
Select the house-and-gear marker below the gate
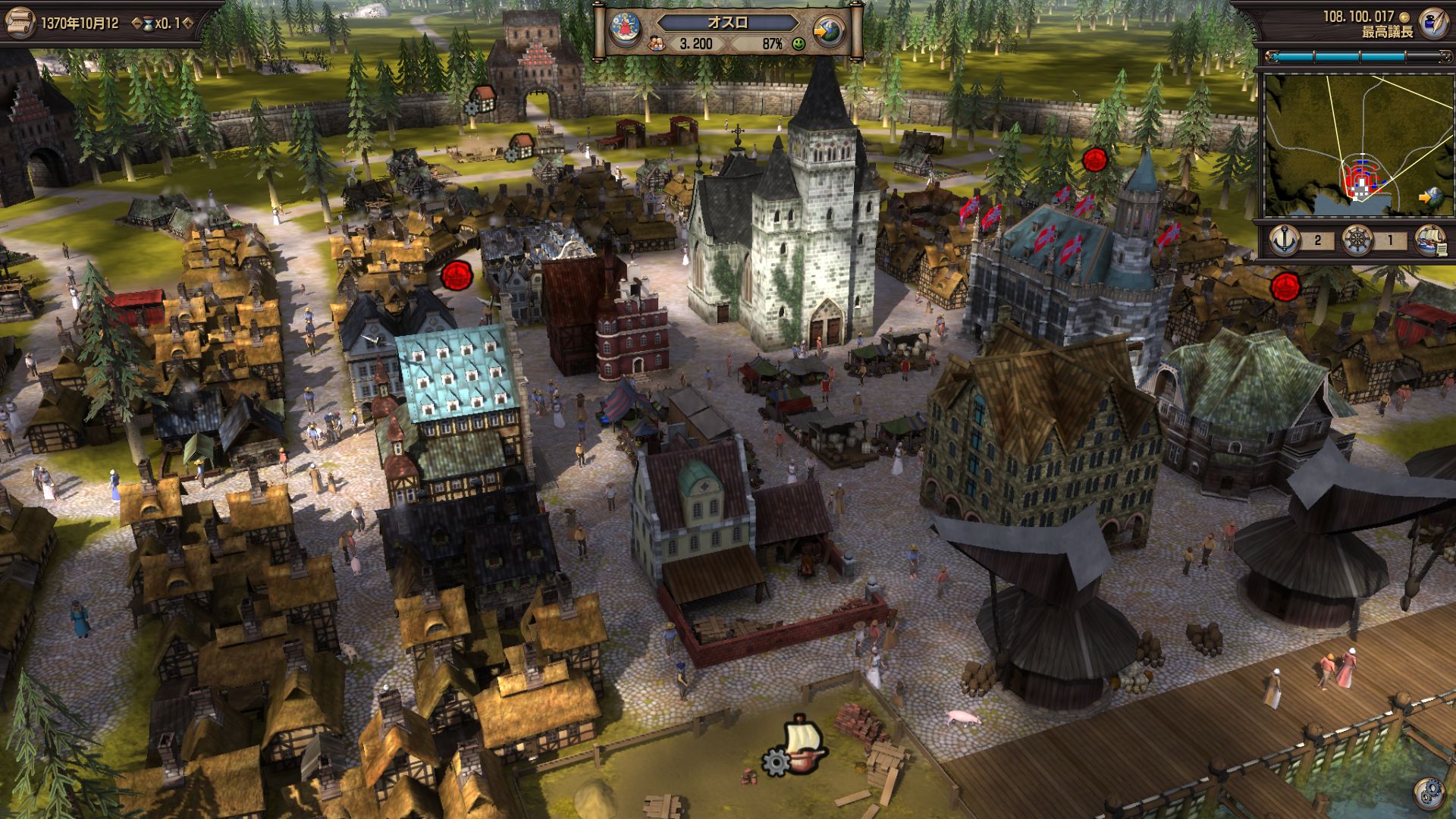pos(519,146)
